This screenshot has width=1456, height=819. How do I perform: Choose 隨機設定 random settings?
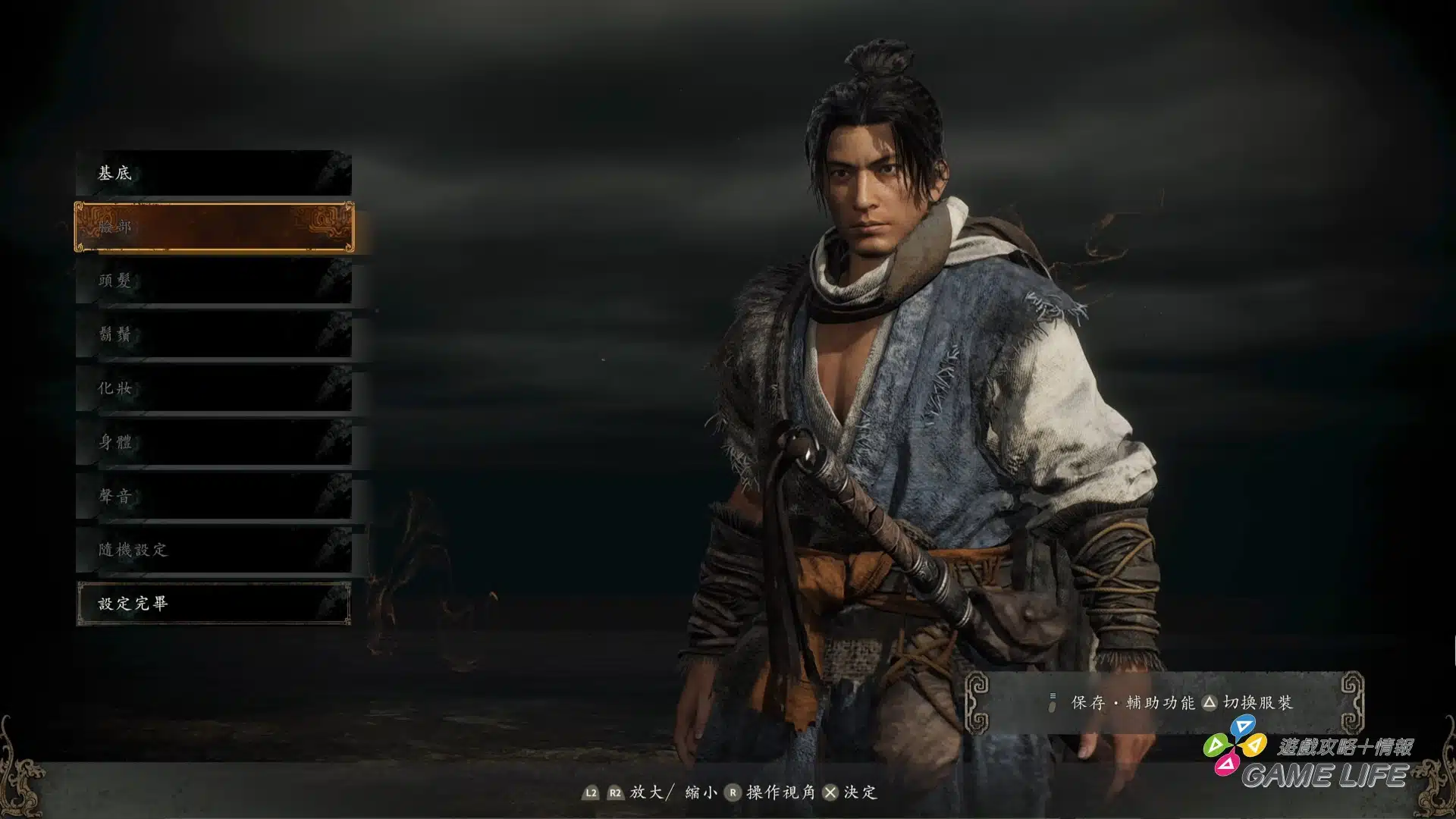[x=213, y=550]
